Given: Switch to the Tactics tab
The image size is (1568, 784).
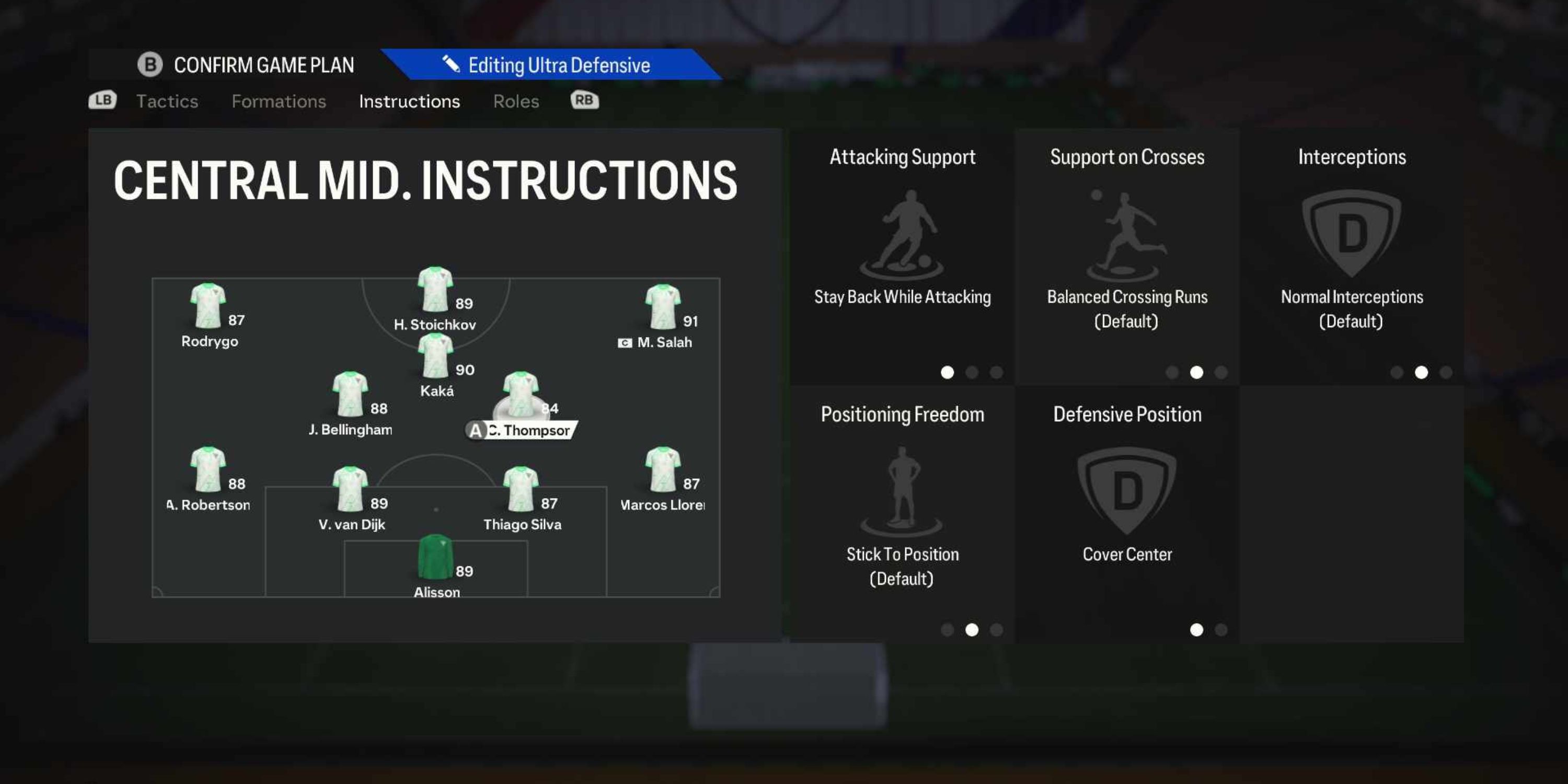Looking at the screenshot, I should [x=167, y=101].
